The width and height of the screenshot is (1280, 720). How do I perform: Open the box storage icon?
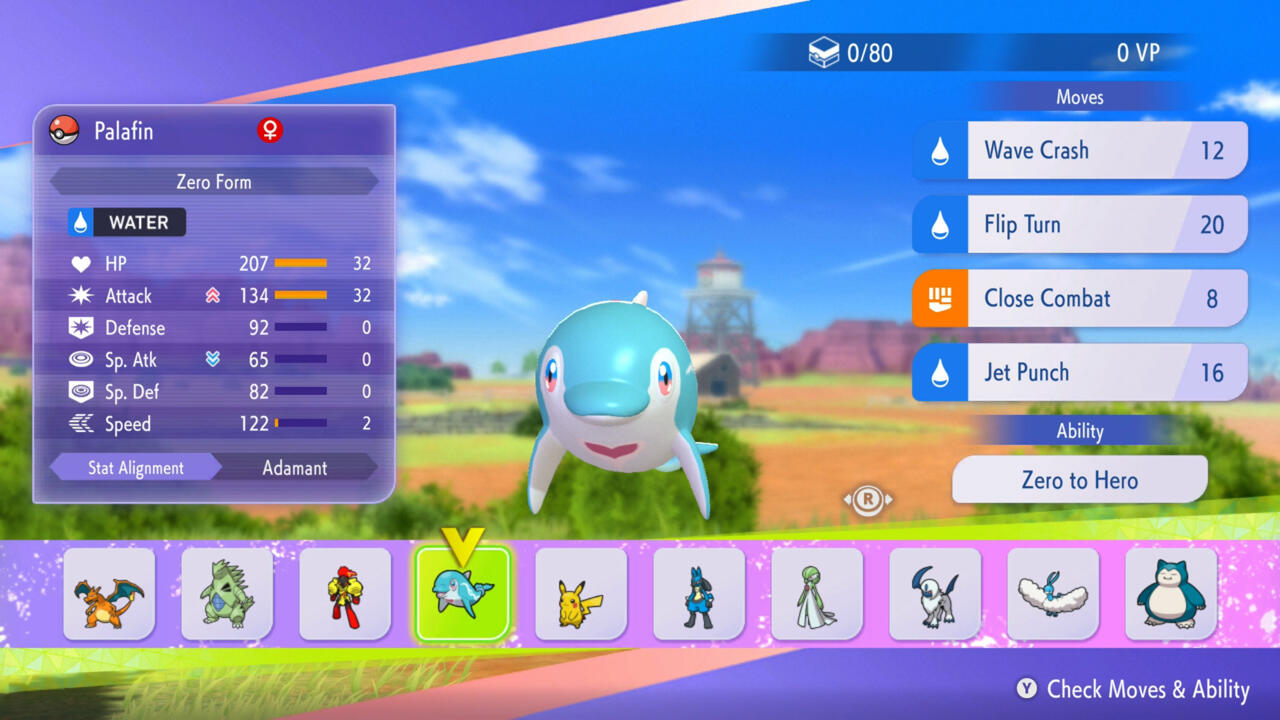(823, 52)
